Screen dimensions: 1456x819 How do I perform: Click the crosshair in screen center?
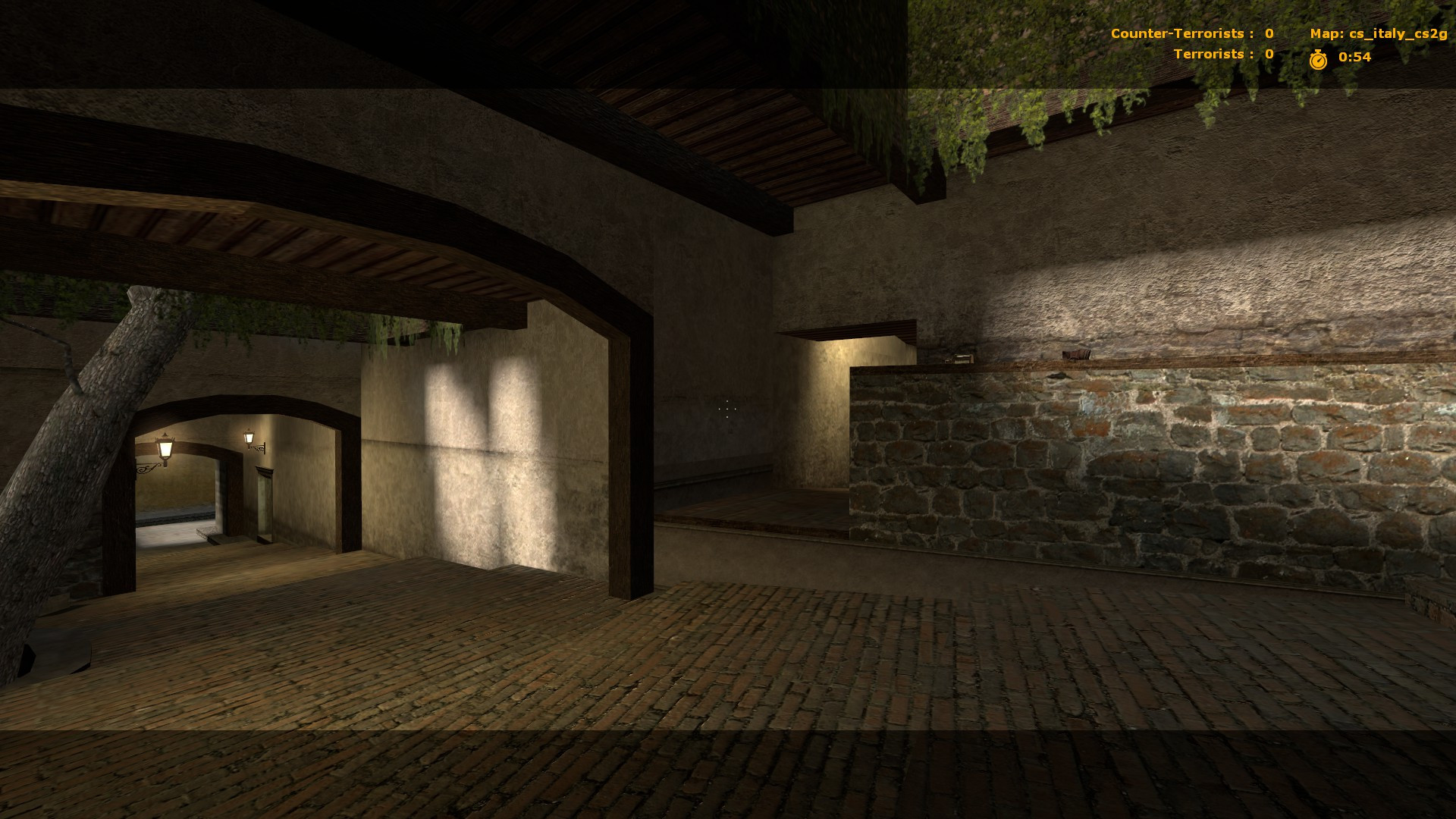click(726, 409)
